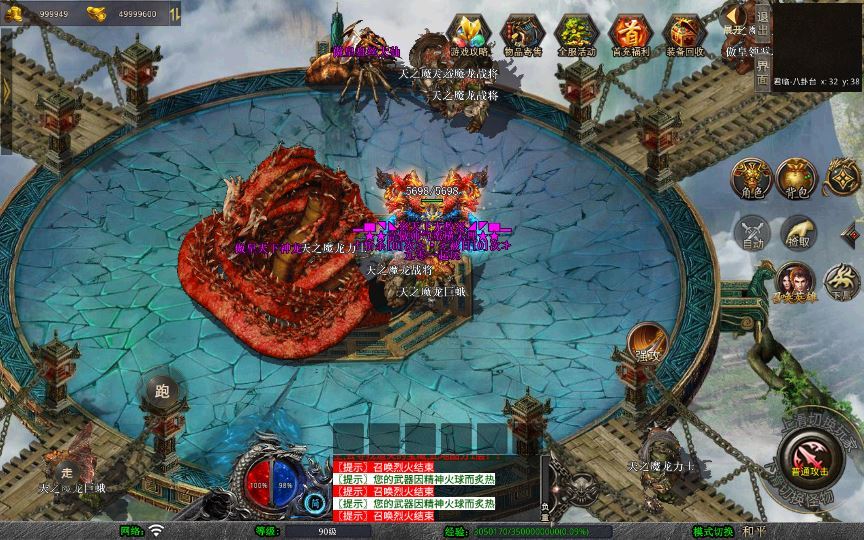
Task: Click the 下马 dismount button
Action: click(x=843, y=282)
